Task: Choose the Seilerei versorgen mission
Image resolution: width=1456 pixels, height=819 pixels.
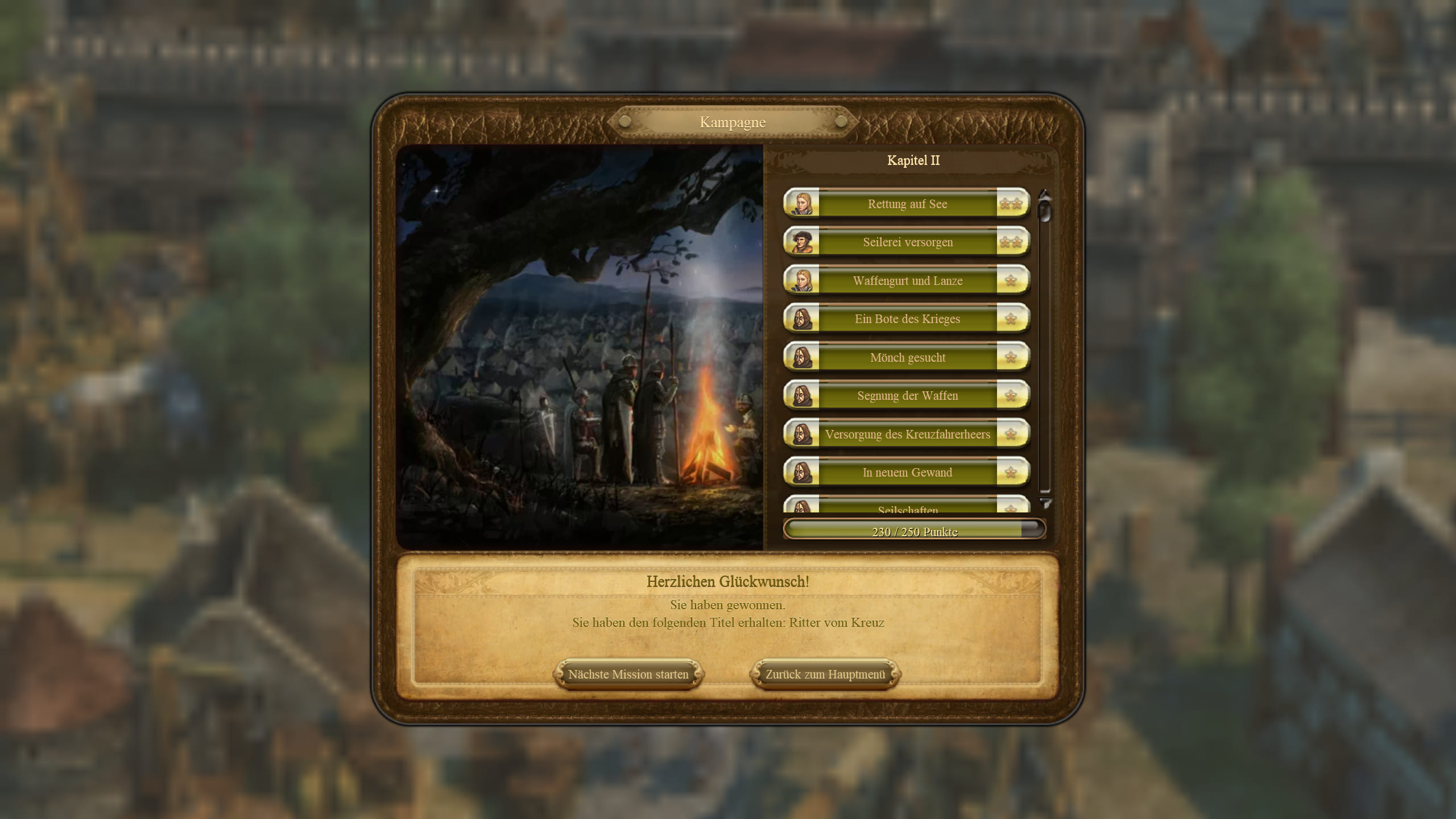Action: pyautogui.click(x=907, y=242)
